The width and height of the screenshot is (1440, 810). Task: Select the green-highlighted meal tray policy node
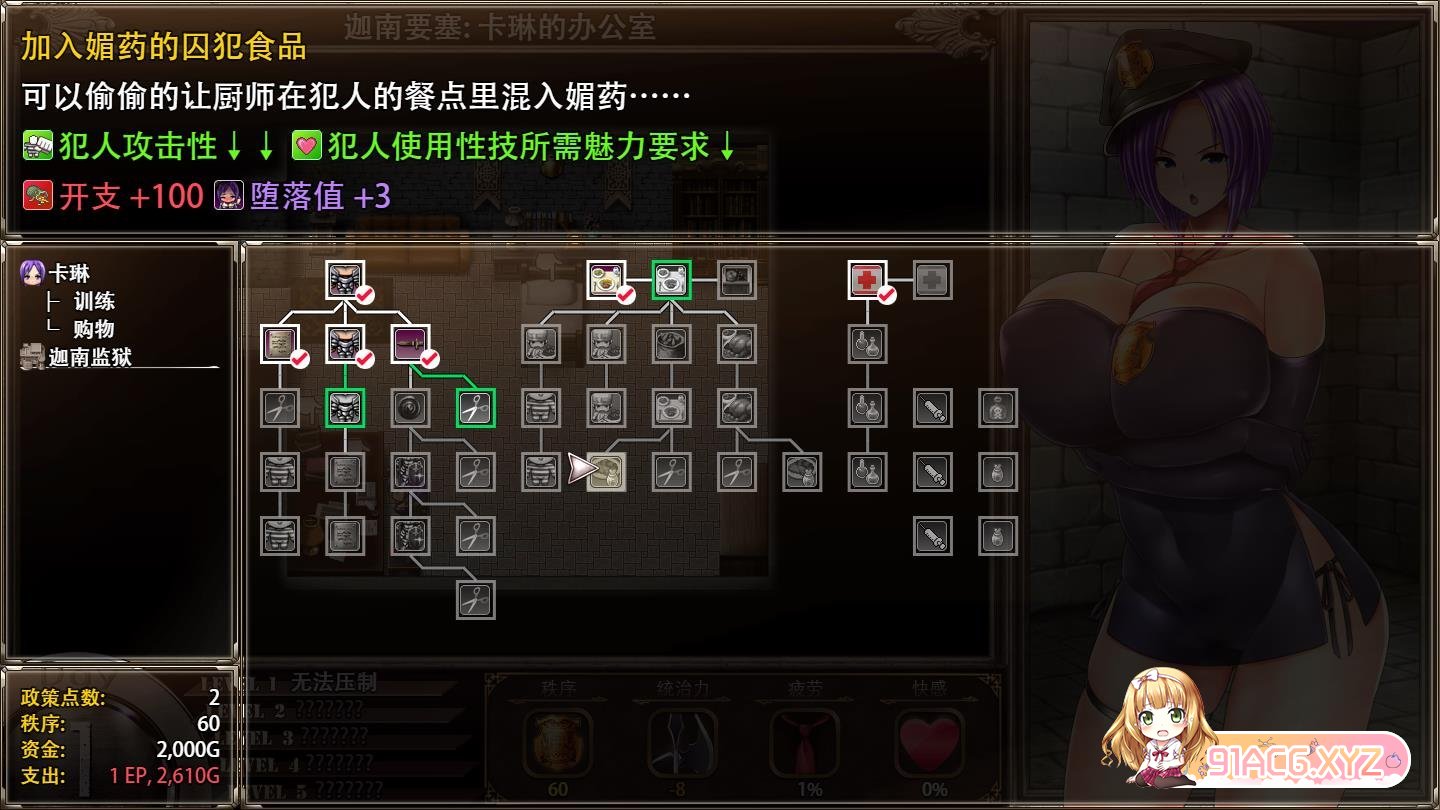[x=673, y=280]
